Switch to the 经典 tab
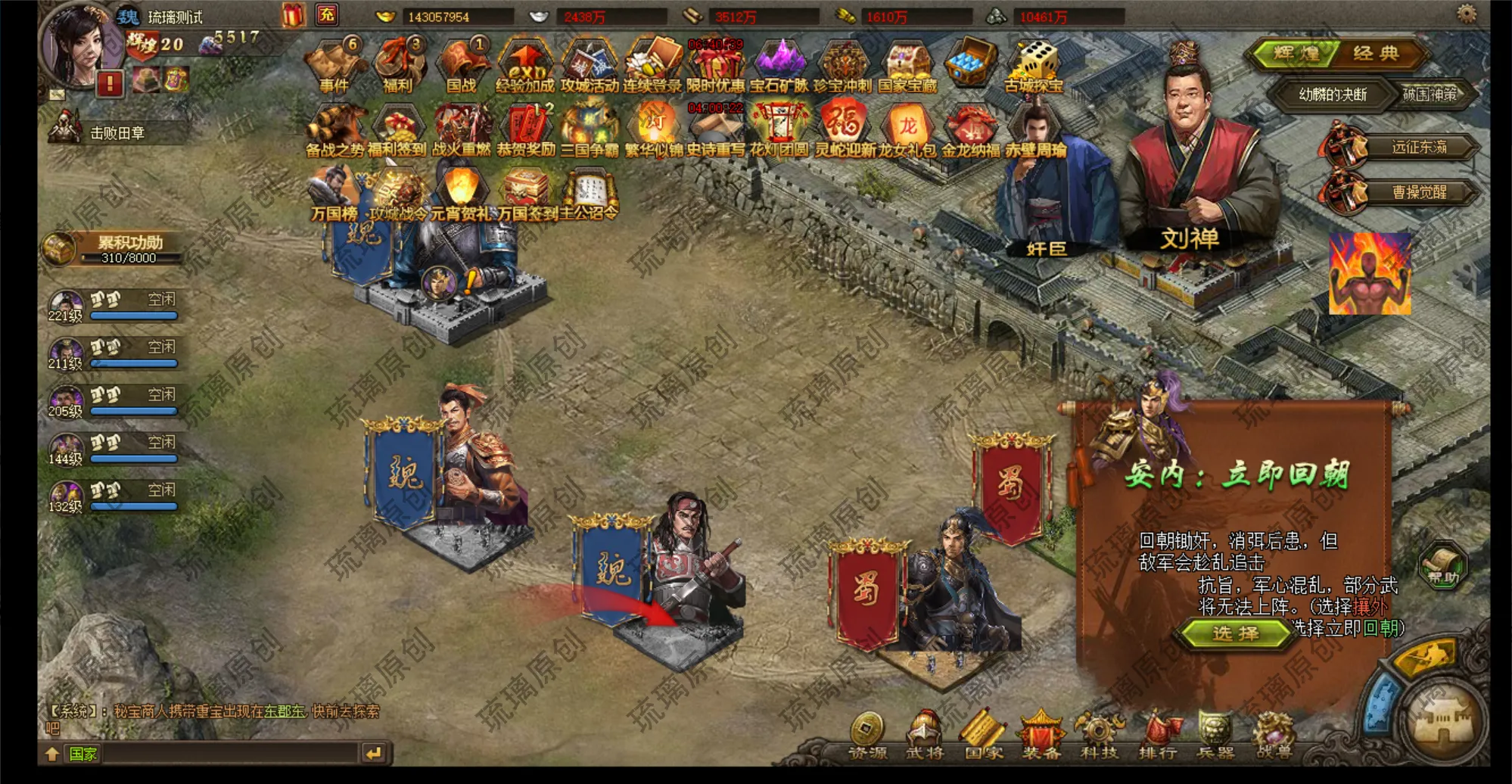1512x784 pixels. (x=1377, y=53)
